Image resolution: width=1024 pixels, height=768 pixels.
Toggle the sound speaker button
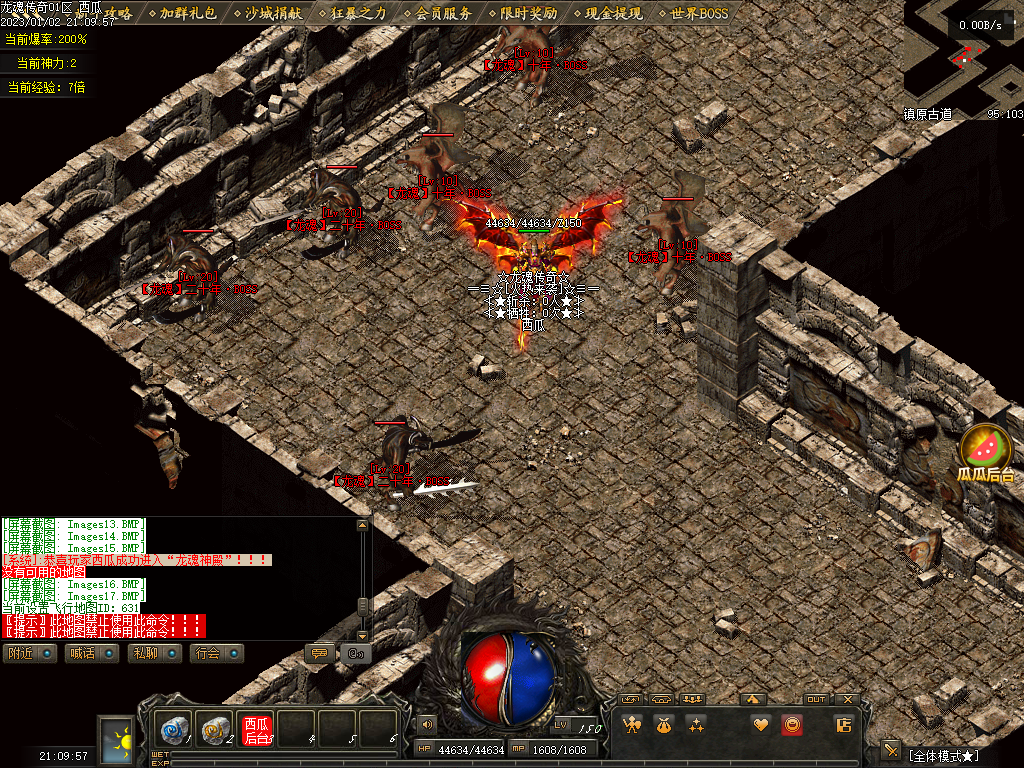point(428,724)
